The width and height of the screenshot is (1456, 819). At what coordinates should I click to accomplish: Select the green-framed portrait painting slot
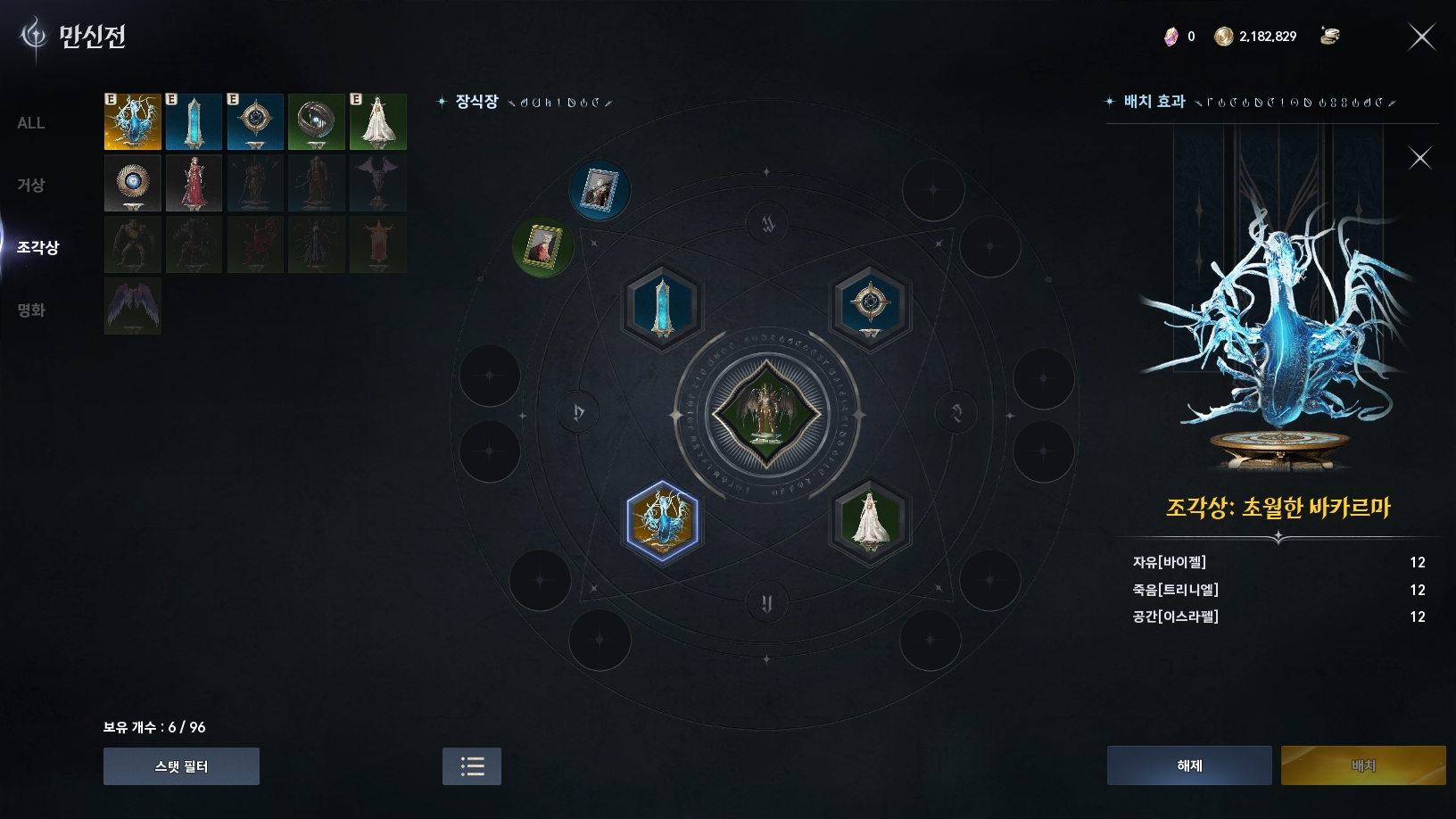[543, 247]
